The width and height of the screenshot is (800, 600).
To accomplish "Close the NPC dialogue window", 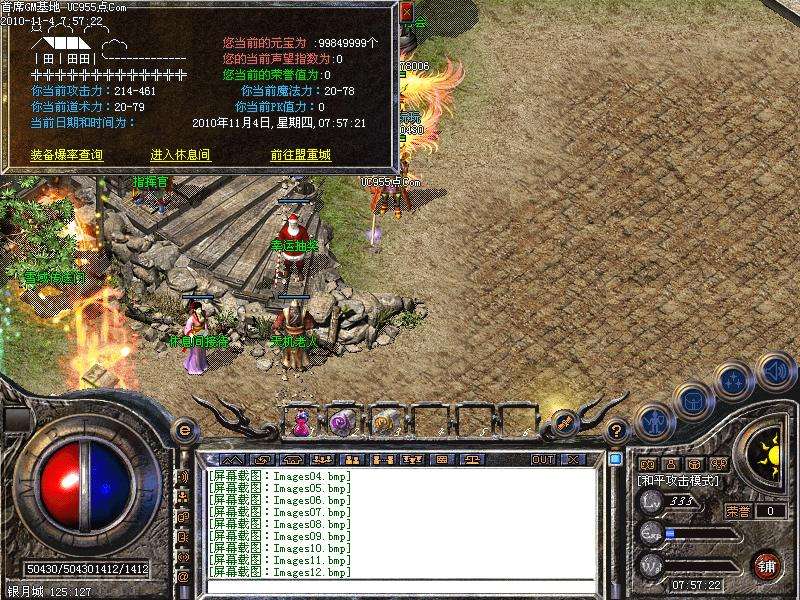I will [406, 13].
